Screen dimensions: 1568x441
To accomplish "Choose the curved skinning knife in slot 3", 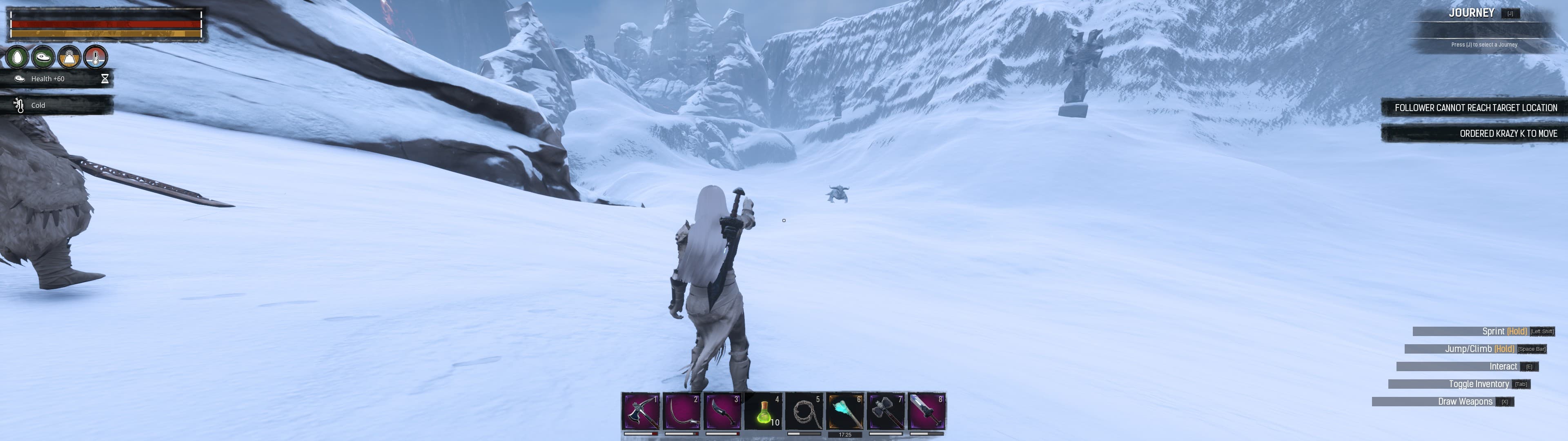I will point(722,412).
